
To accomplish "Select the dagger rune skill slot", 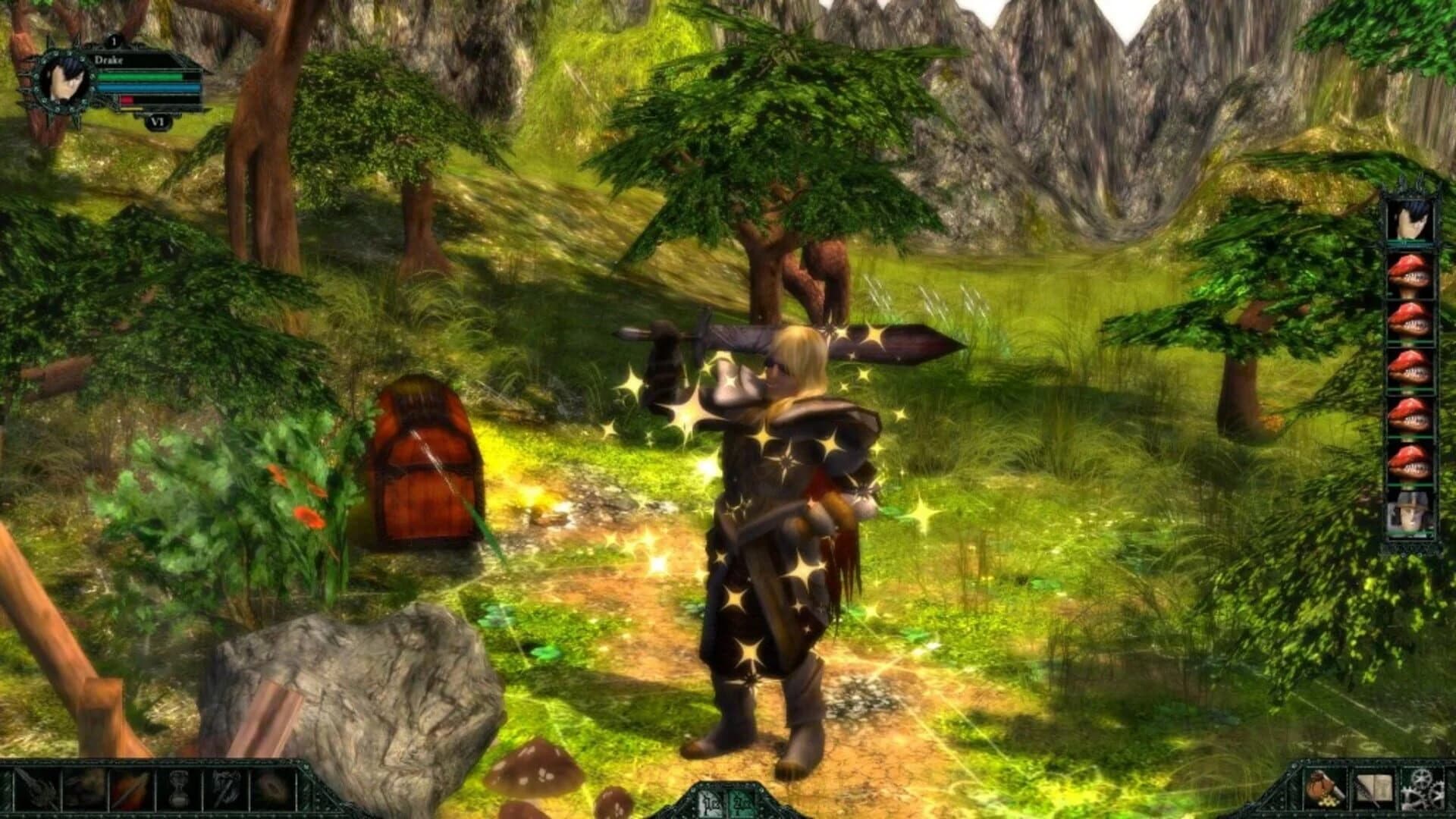I will (x=224, y=791).
